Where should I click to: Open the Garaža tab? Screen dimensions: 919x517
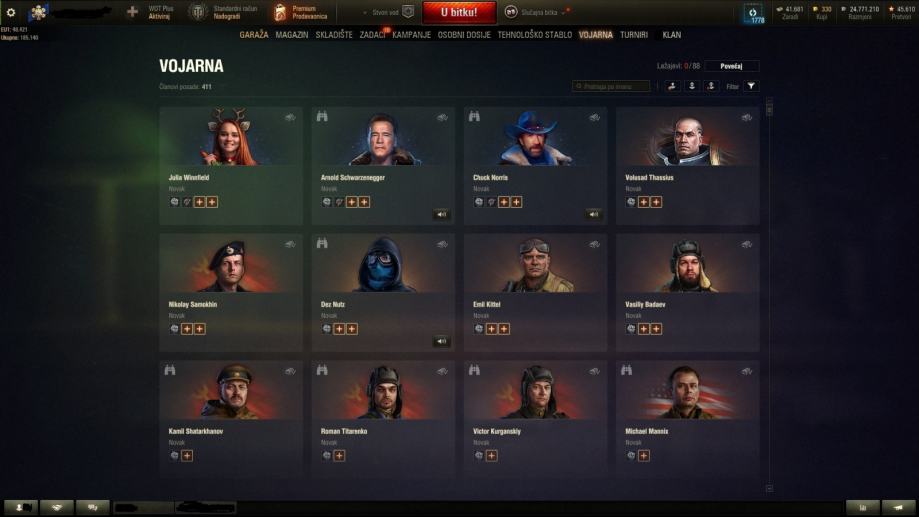tap(254, 35)
